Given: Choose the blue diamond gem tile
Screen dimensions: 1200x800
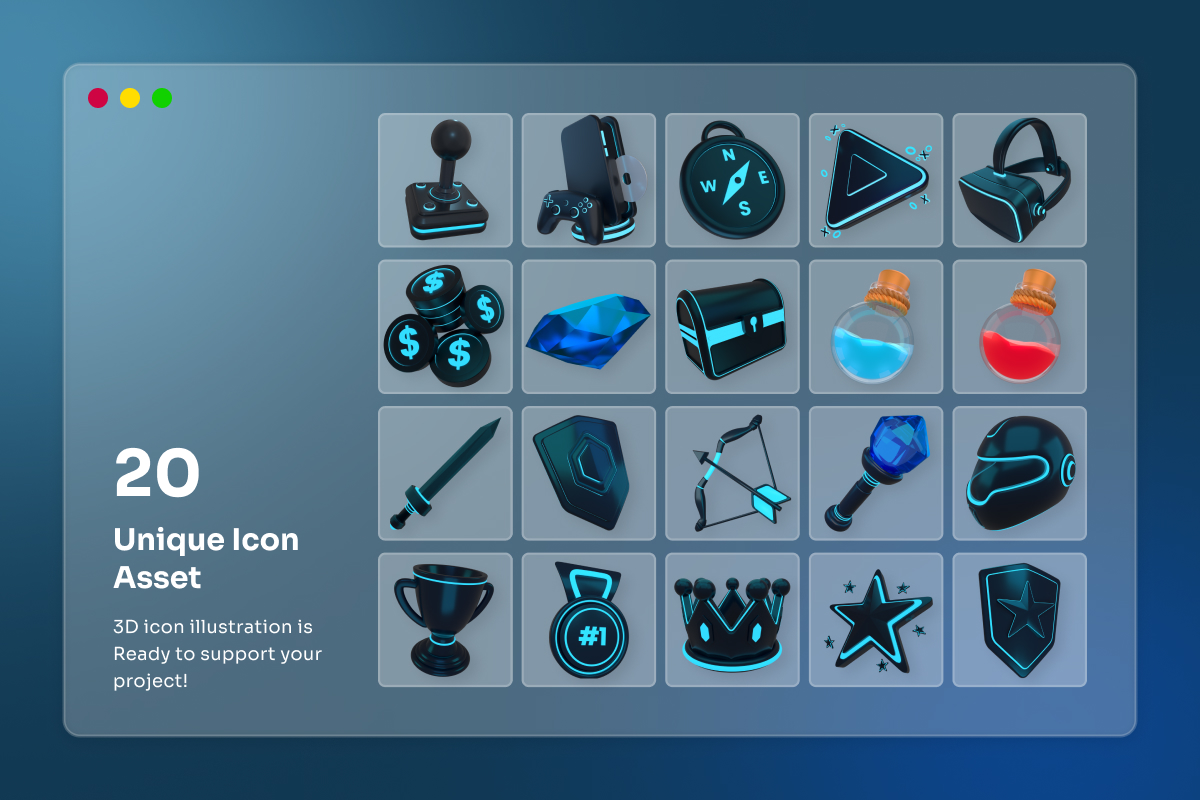Looking at the screenshot, I should pos(588,327).
